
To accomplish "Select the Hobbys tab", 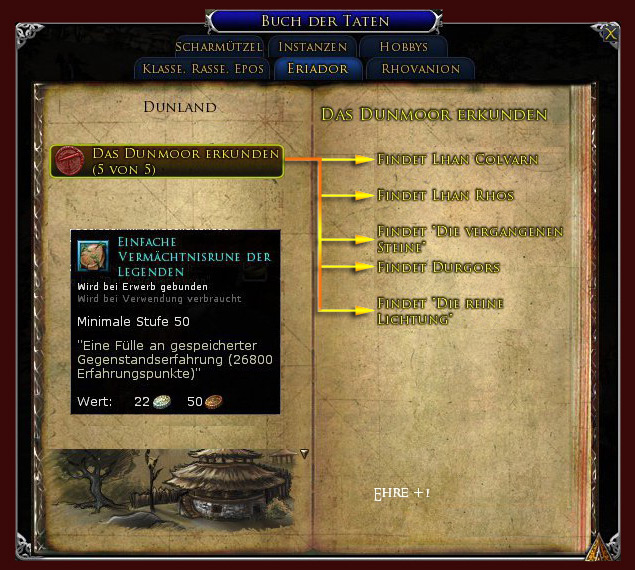I will pyautogui.click(x=403, y=47).
